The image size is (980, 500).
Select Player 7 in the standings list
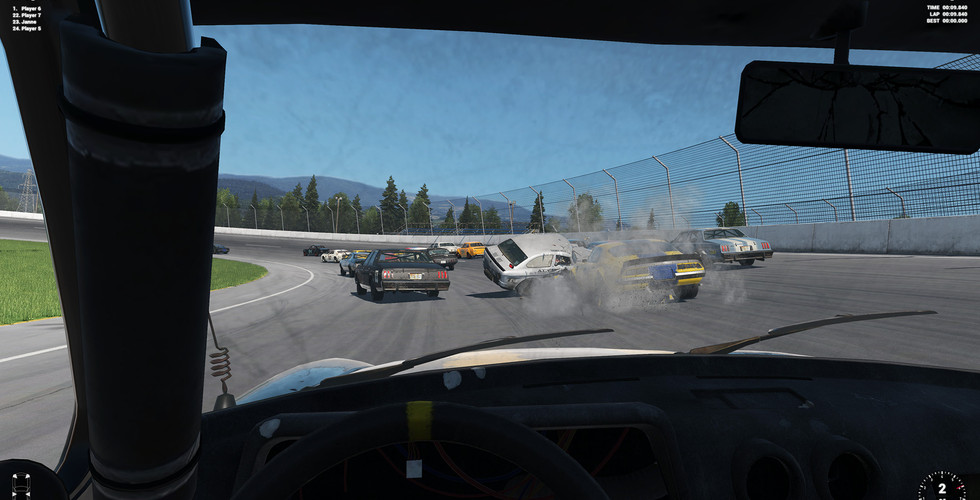tap(30, 16)
